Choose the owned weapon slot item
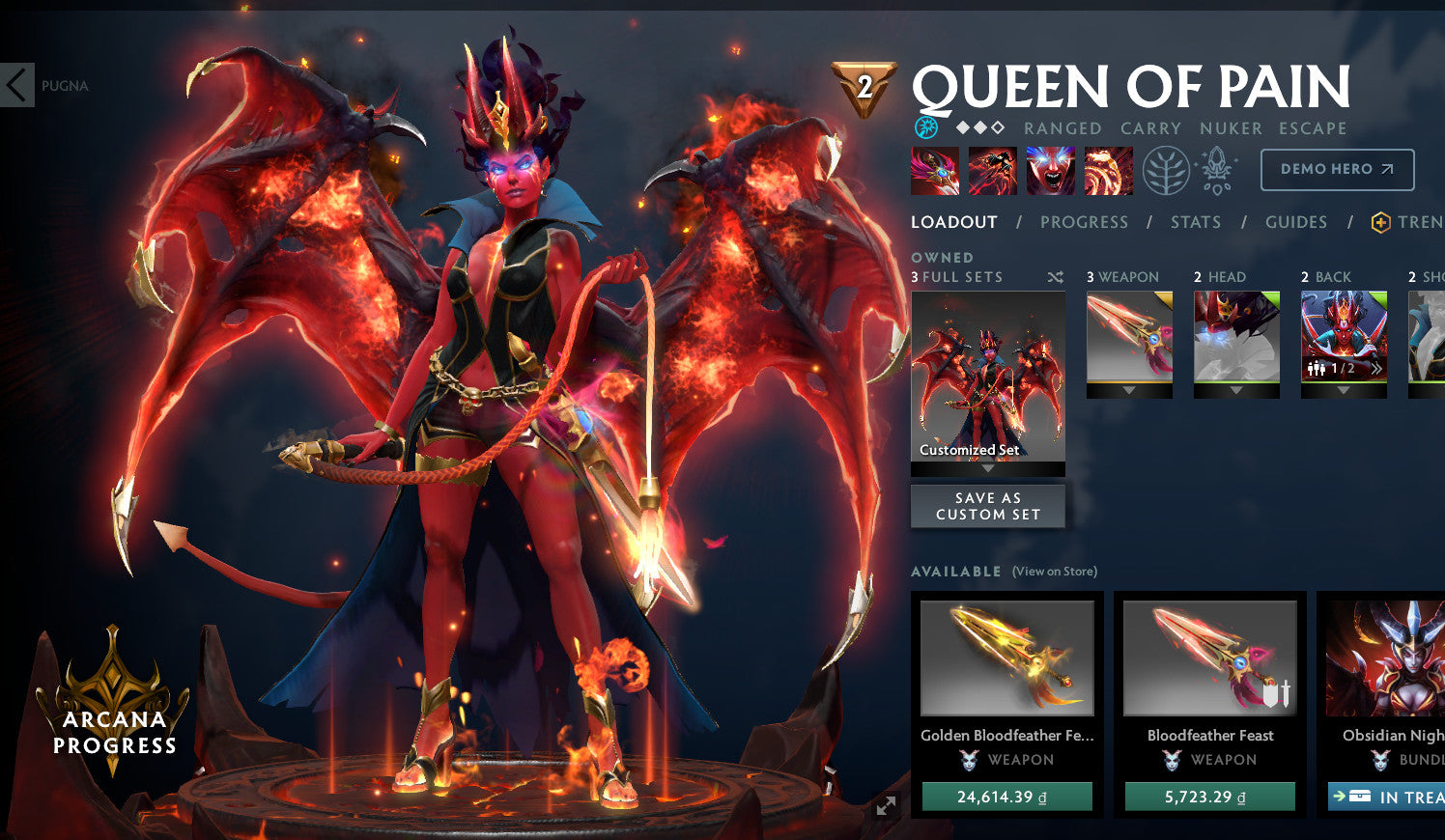This screenshot has height=840, width=1445. click(x=1129, y=338)
